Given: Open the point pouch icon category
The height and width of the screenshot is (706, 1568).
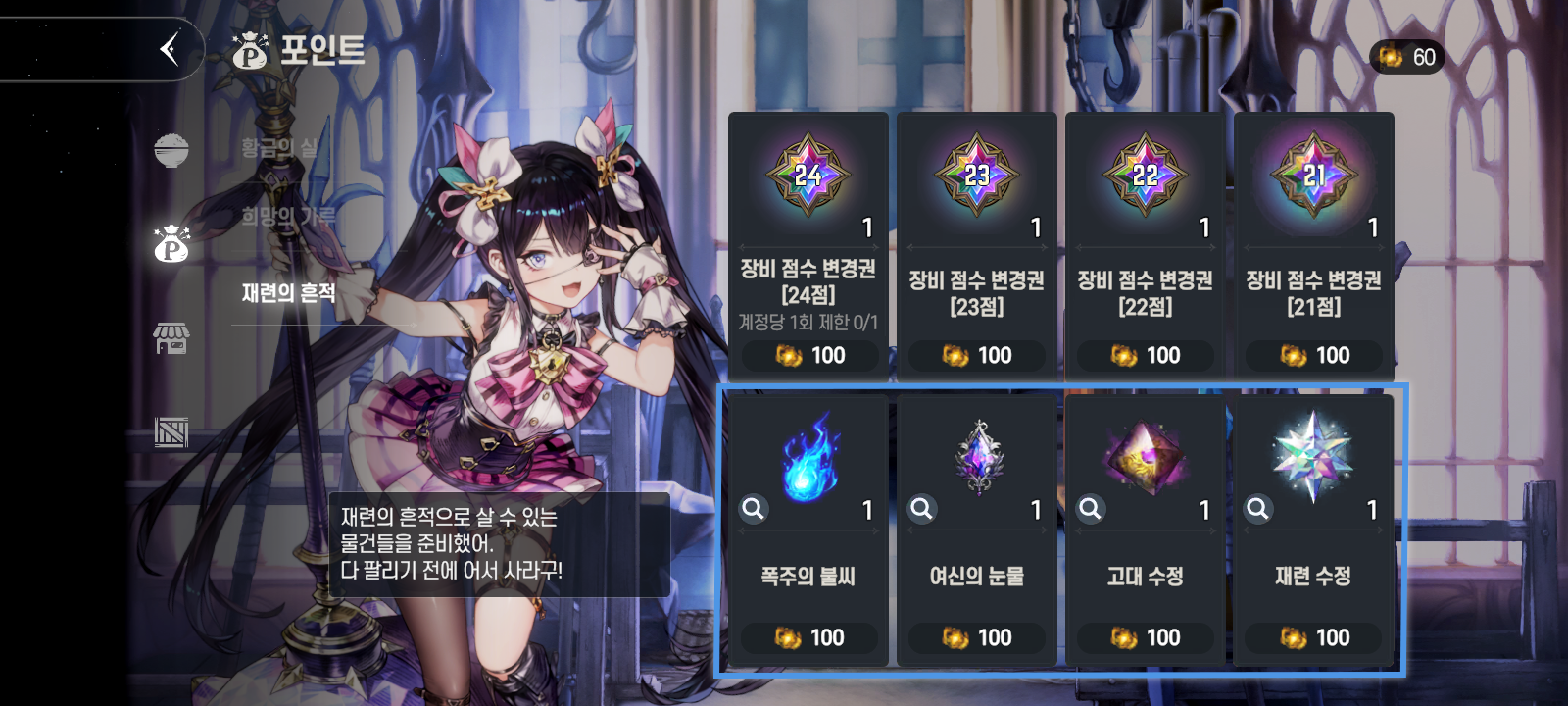Looking at the screenshot, I should pyautogui.click(x=171, y=244).
